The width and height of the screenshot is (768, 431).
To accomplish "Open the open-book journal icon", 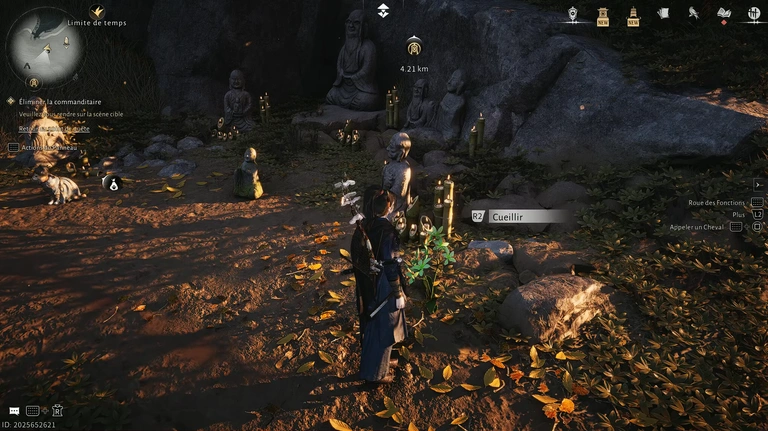I will click(x=724, y=13).
